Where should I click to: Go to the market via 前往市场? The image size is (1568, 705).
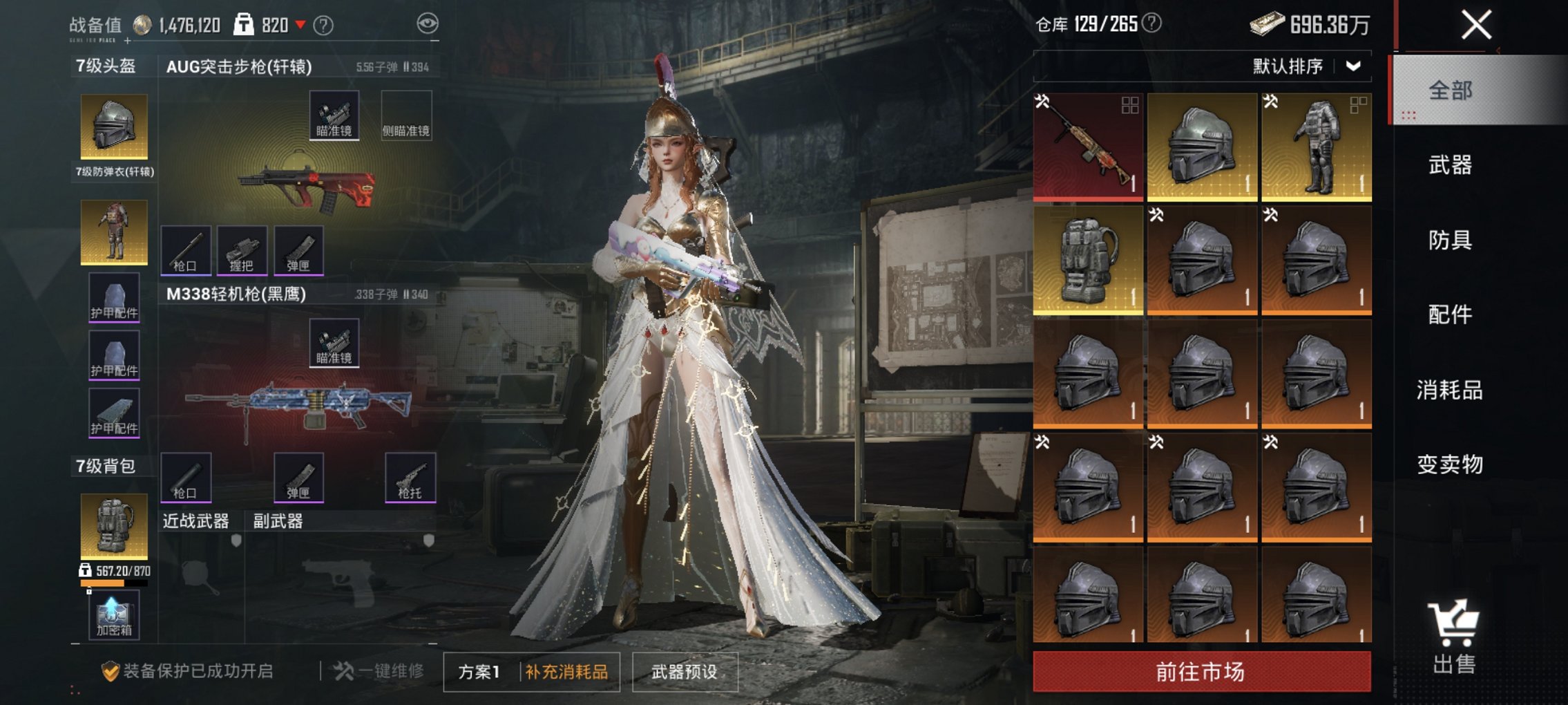tap(1201, 671)
